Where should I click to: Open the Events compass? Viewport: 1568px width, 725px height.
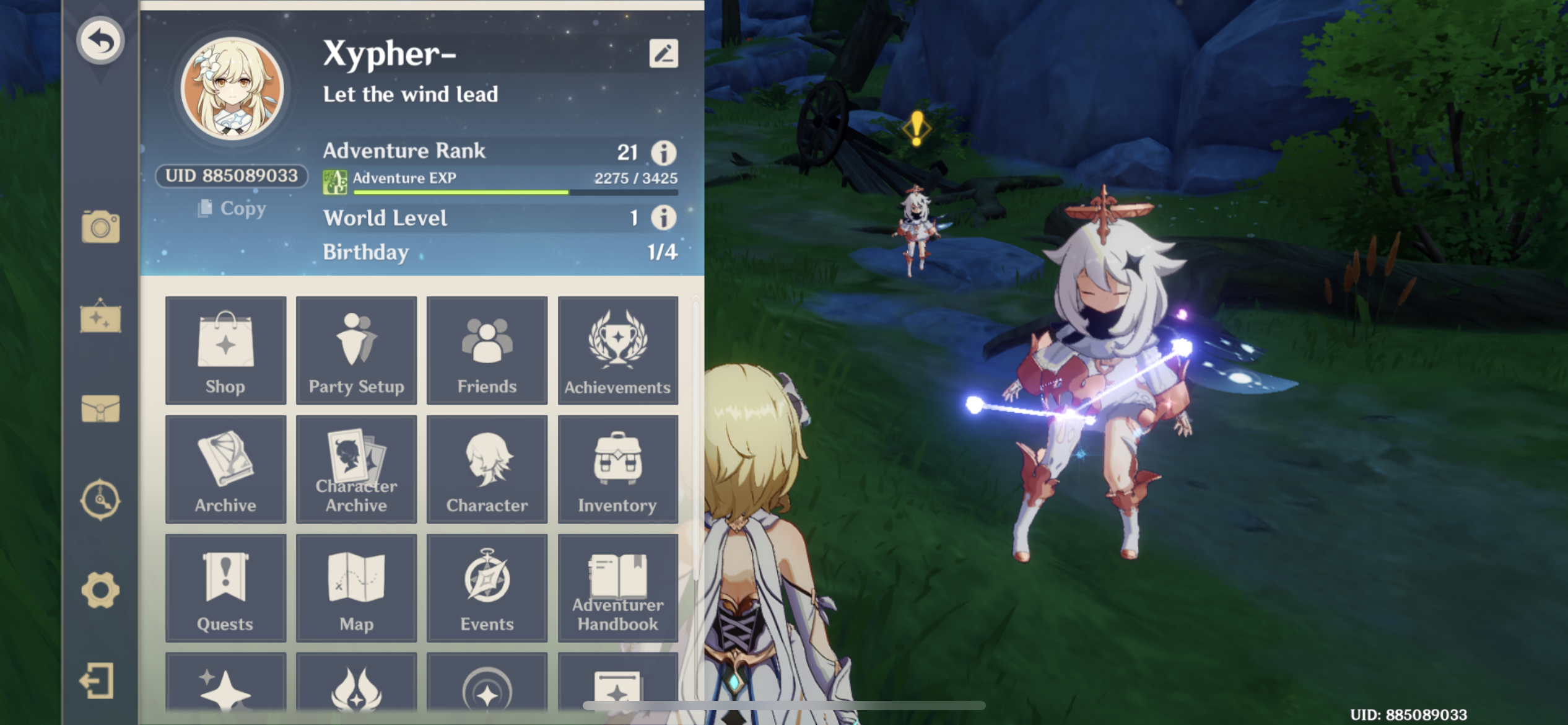487,587
